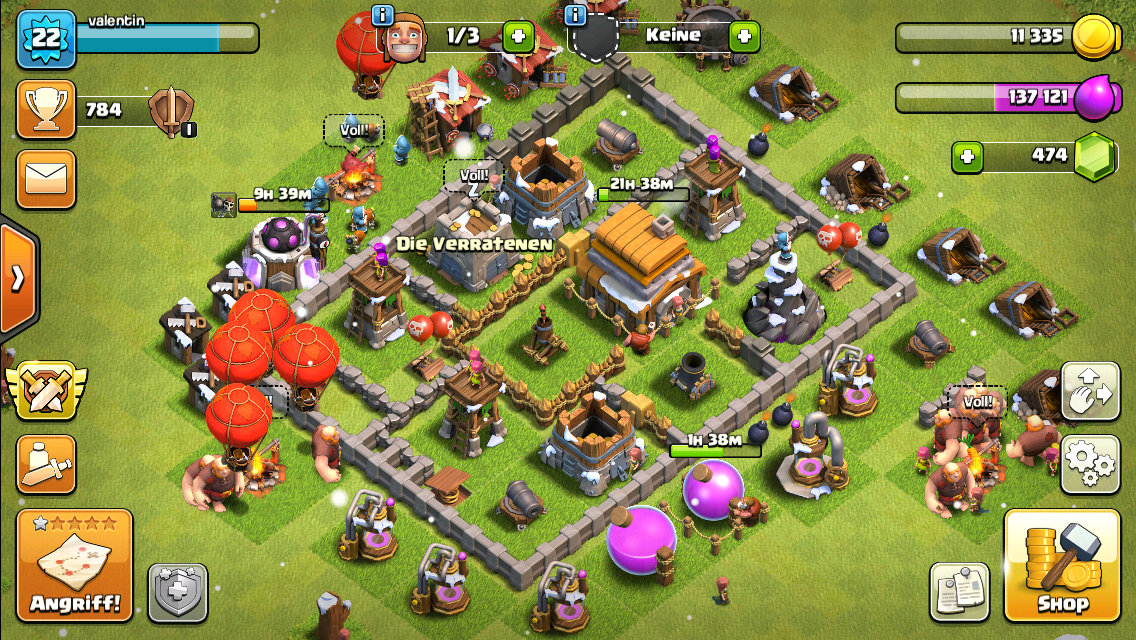
Task: Start an attack with Angriff! button
Action: pos(75,565)
